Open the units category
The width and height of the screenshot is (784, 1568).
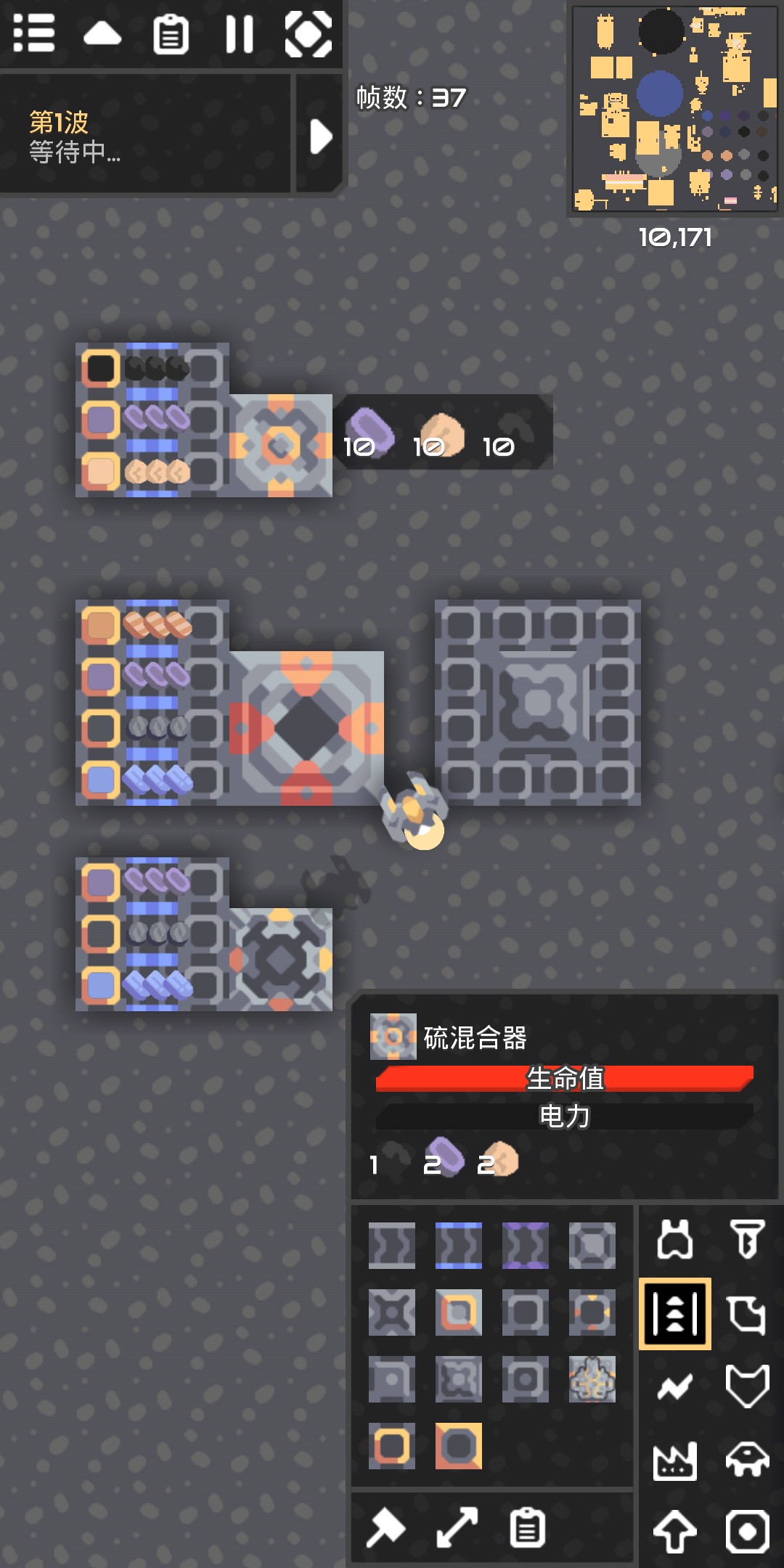[747, 1461]
